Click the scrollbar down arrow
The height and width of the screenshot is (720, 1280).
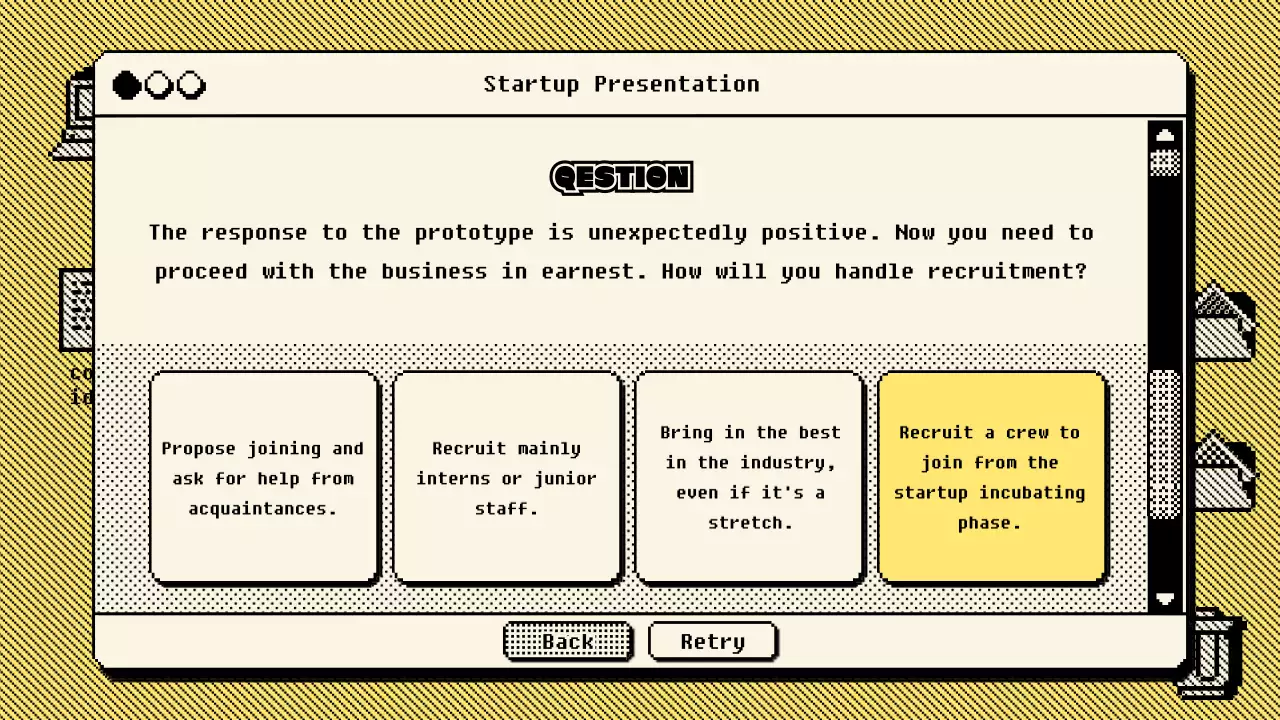tap(1165, 599)
